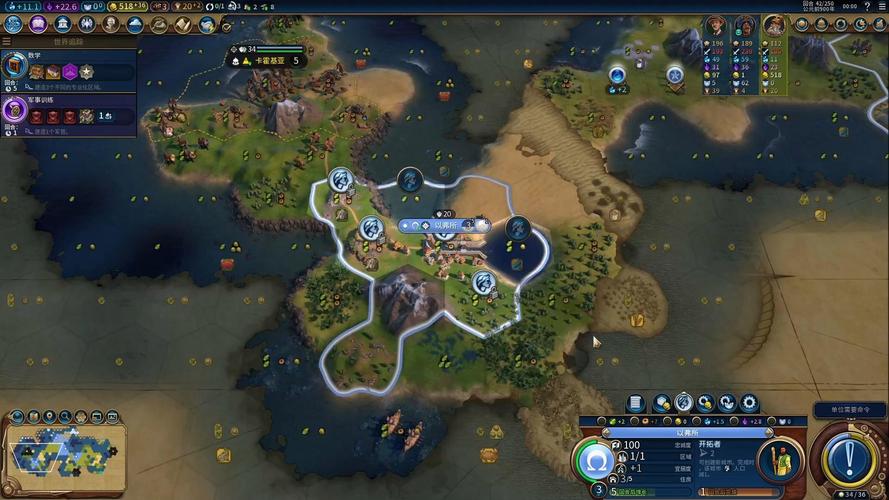Open the city details scroll button
This screenshot has width=889, height=500.
635,403
